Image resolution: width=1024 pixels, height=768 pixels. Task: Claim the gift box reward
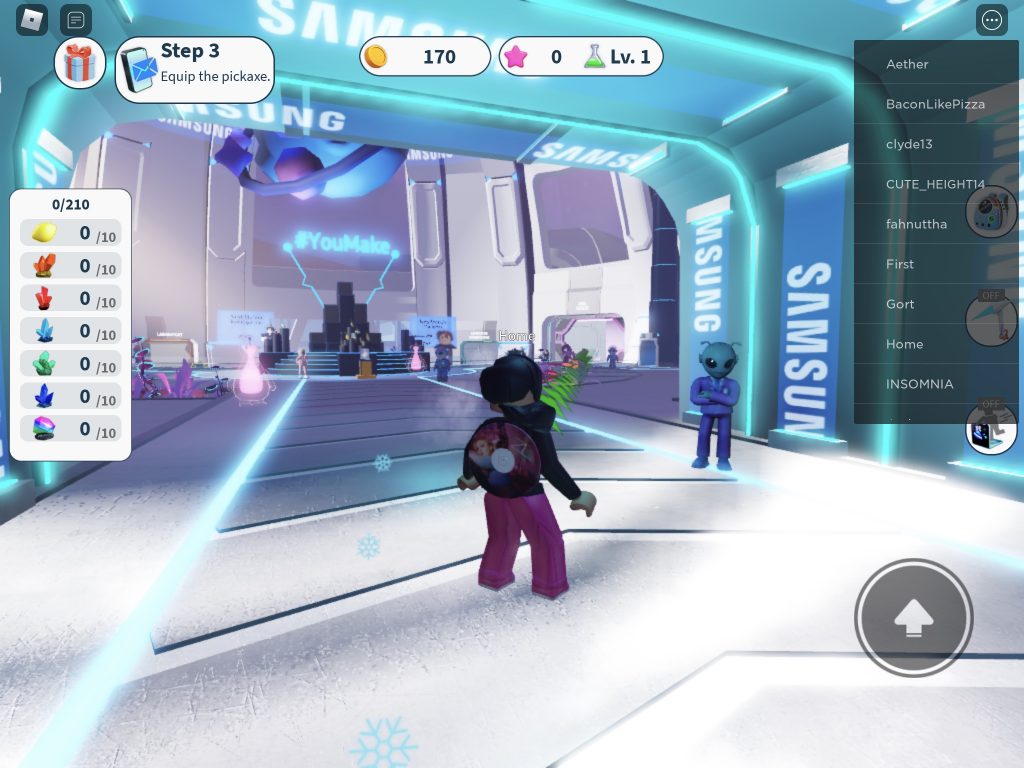click(79, 63)
